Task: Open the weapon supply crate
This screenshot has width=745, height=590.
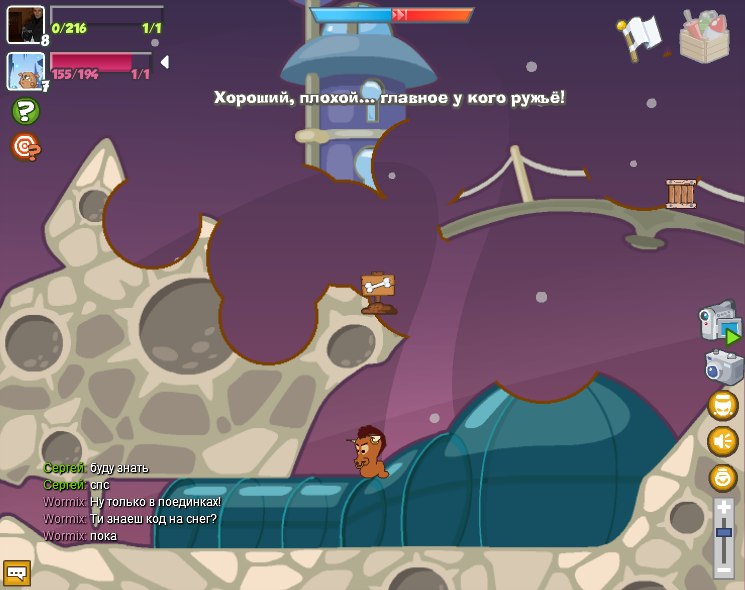Action: 704,36
